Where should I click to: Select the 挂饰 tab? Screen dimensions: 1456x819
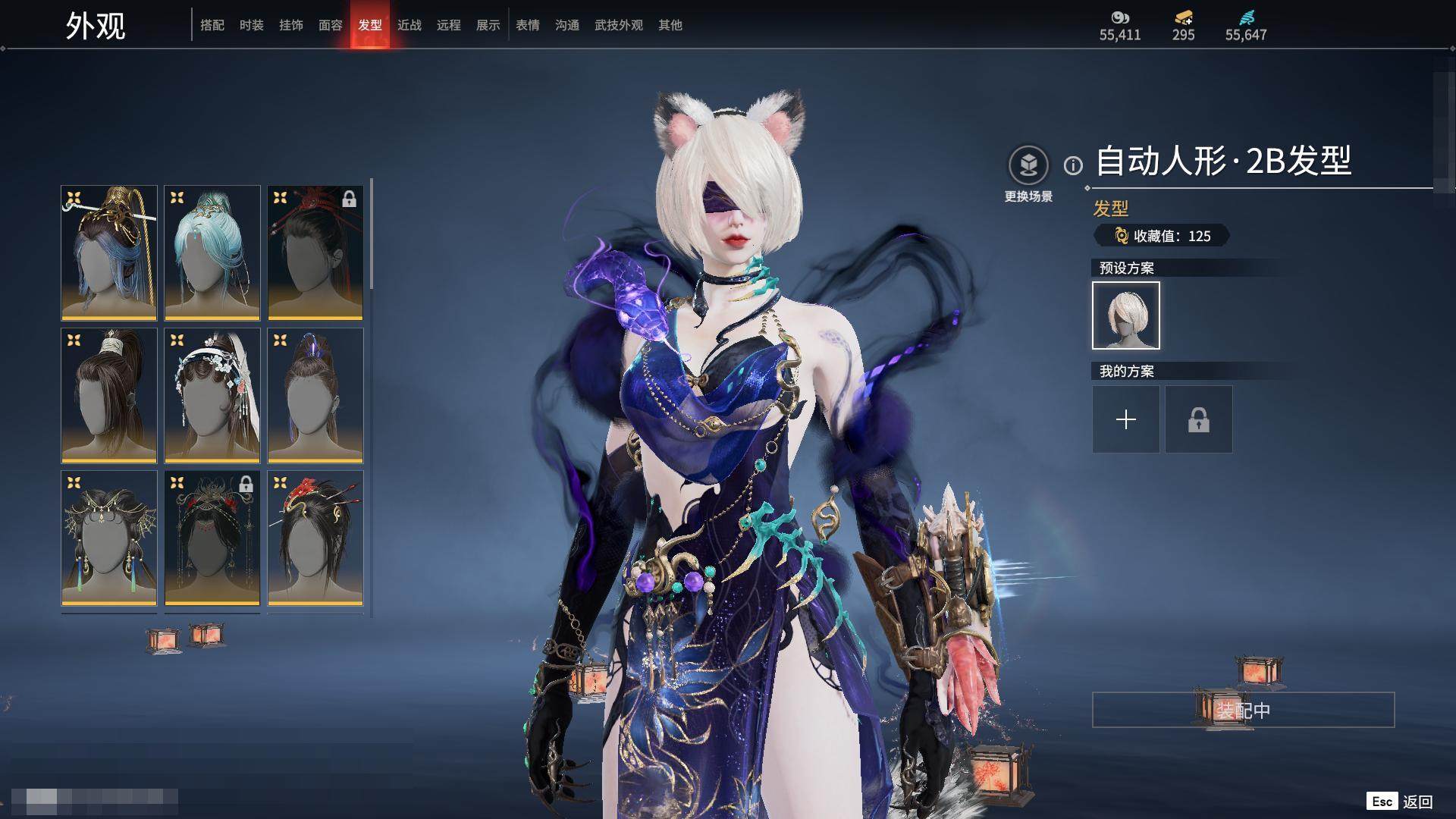click(x=291, y=25)
